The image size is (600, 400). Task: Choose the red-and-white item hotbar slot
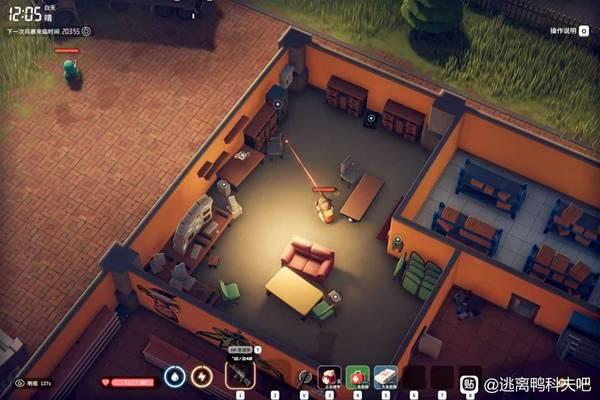click(329, 377)
